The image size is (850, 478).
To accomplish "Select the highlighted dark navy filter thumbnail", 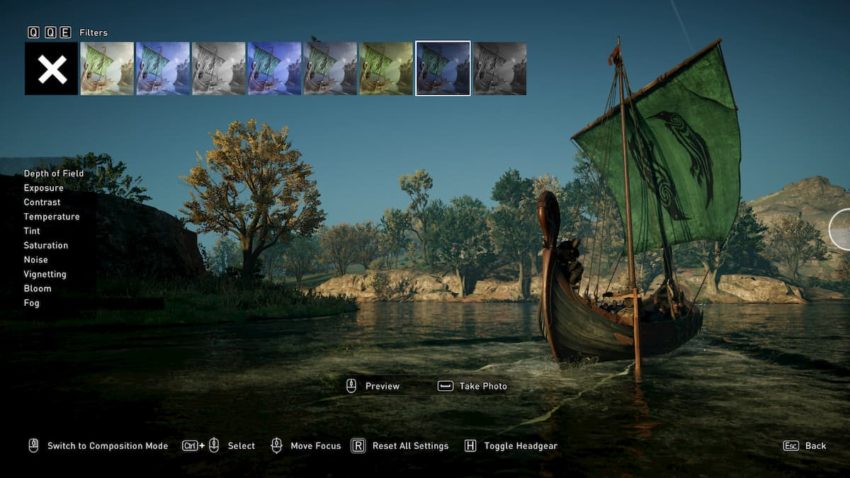I will click(x=442, y=68).
